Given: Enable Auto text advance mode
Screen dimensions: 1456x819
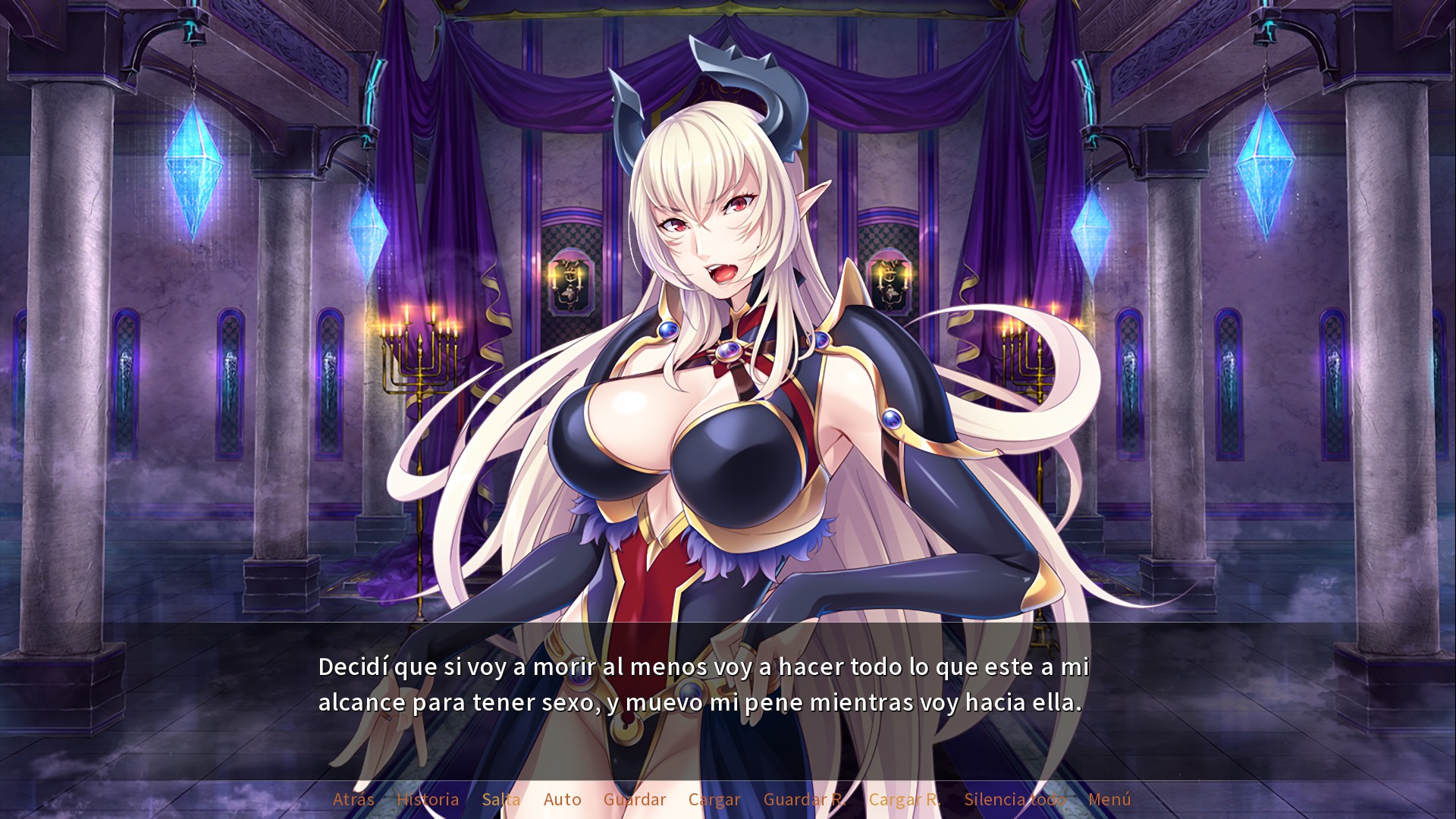Looking at the screenshot, I should (x=561, y=799).
